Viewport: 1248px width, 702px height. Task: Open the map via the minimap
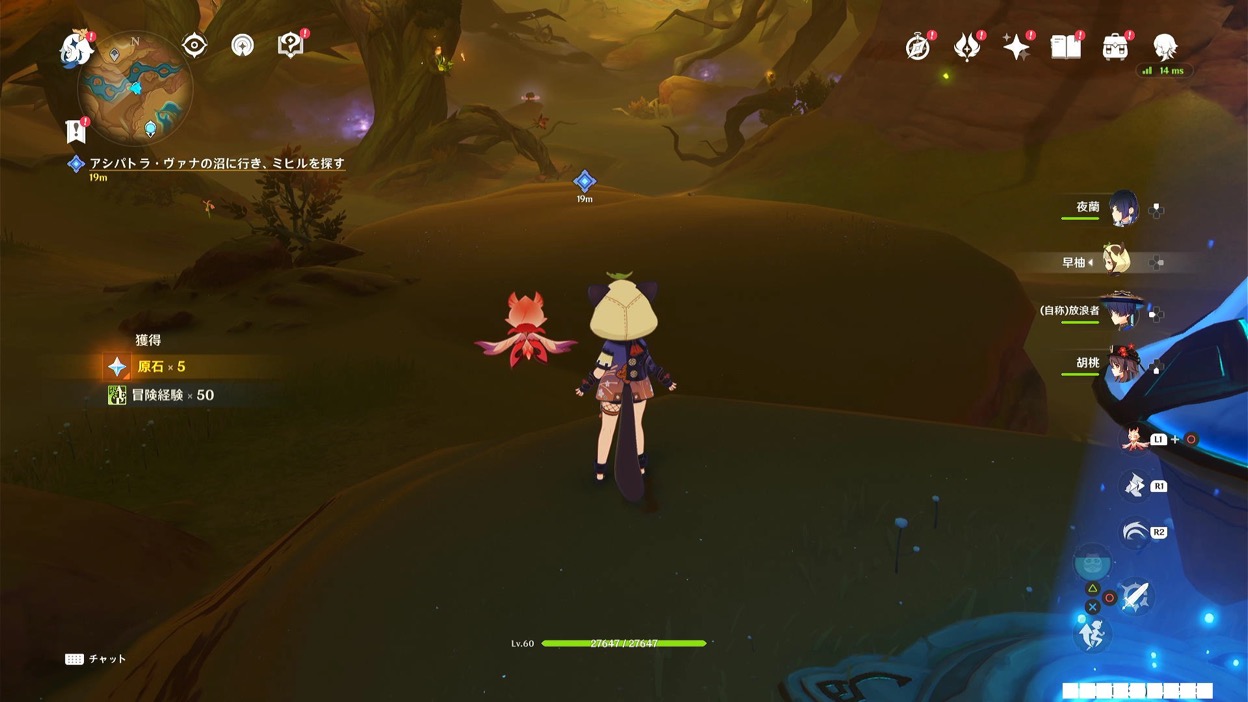tap(135, 90)
